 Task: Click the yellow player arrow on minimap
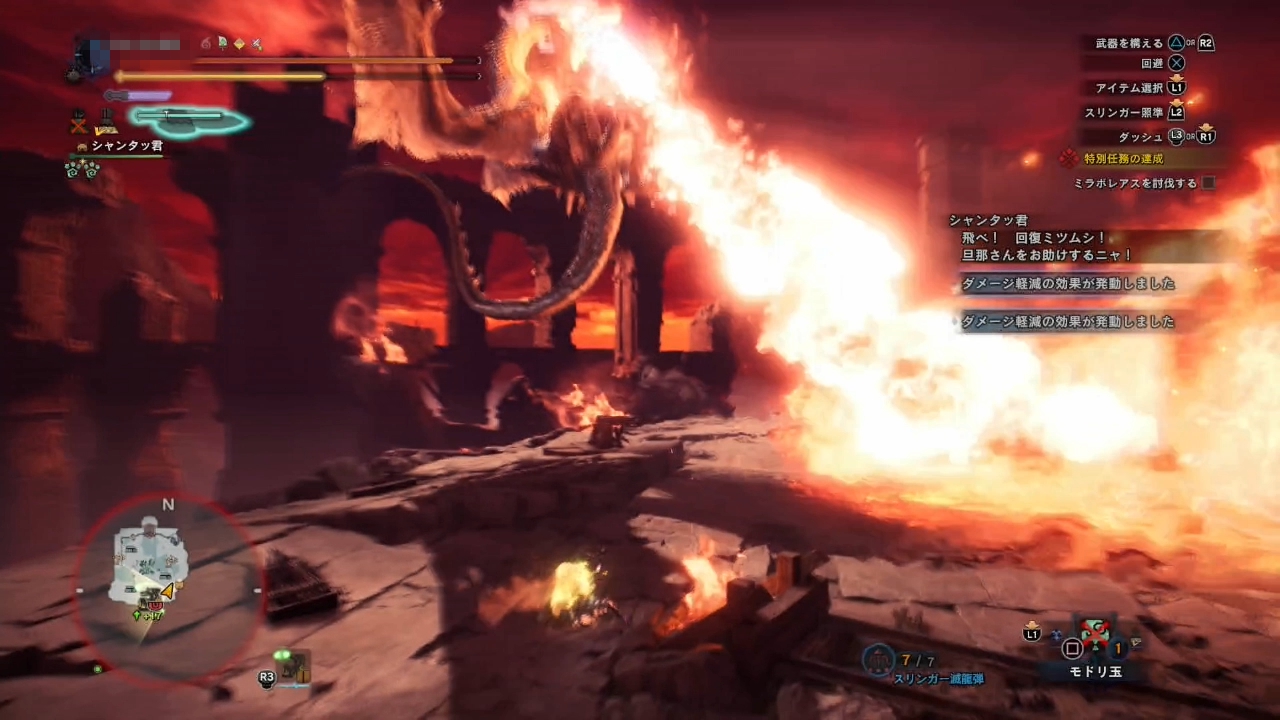coord(166,591)
